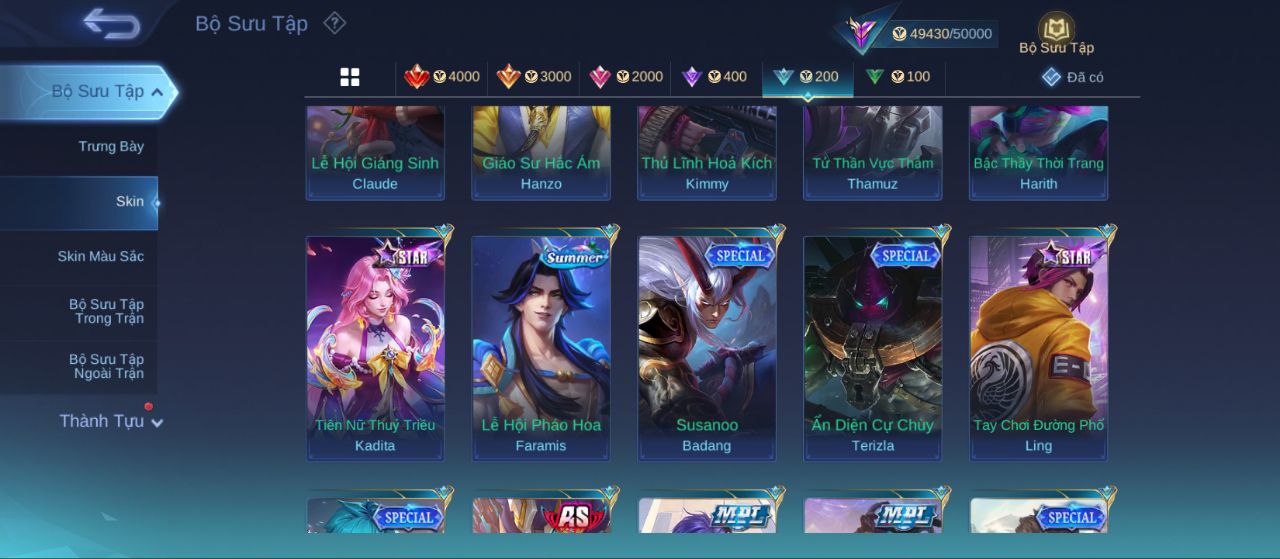The image size is (1280, 559).
Task: Open Bộ Sưu Tập Trong Trận
Action: (x=106, y=312)
